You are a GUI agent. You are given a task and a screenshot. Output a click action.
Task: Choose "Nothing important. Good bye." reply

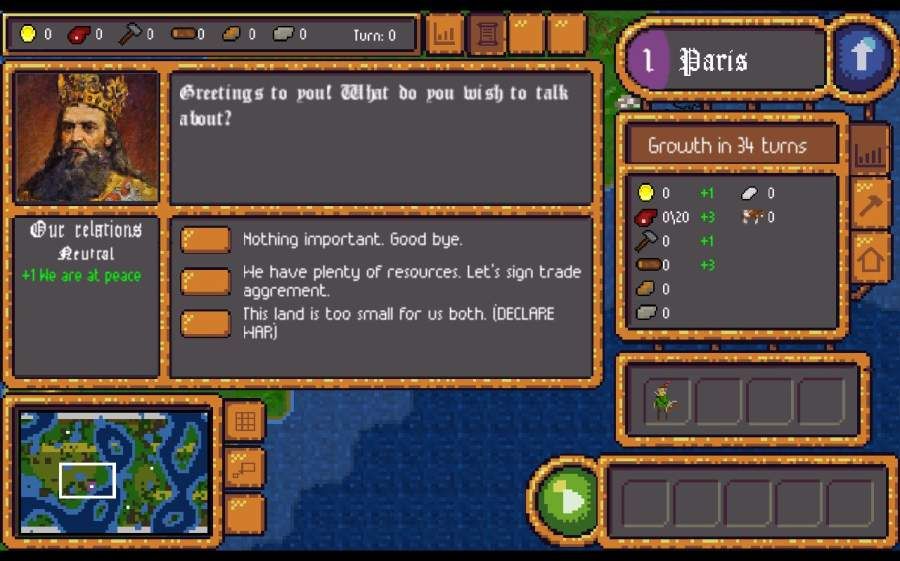pos(206,240)
